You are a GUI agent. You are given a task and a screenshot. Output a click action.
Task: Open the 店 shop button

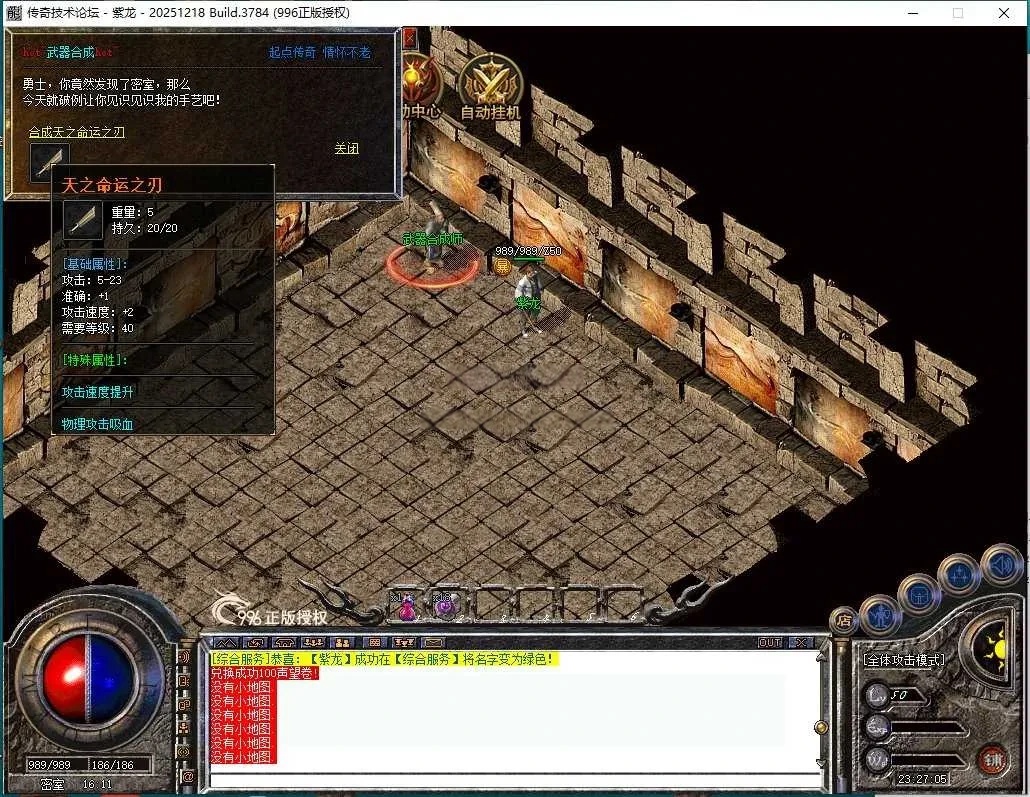click(x=844, y=621)
